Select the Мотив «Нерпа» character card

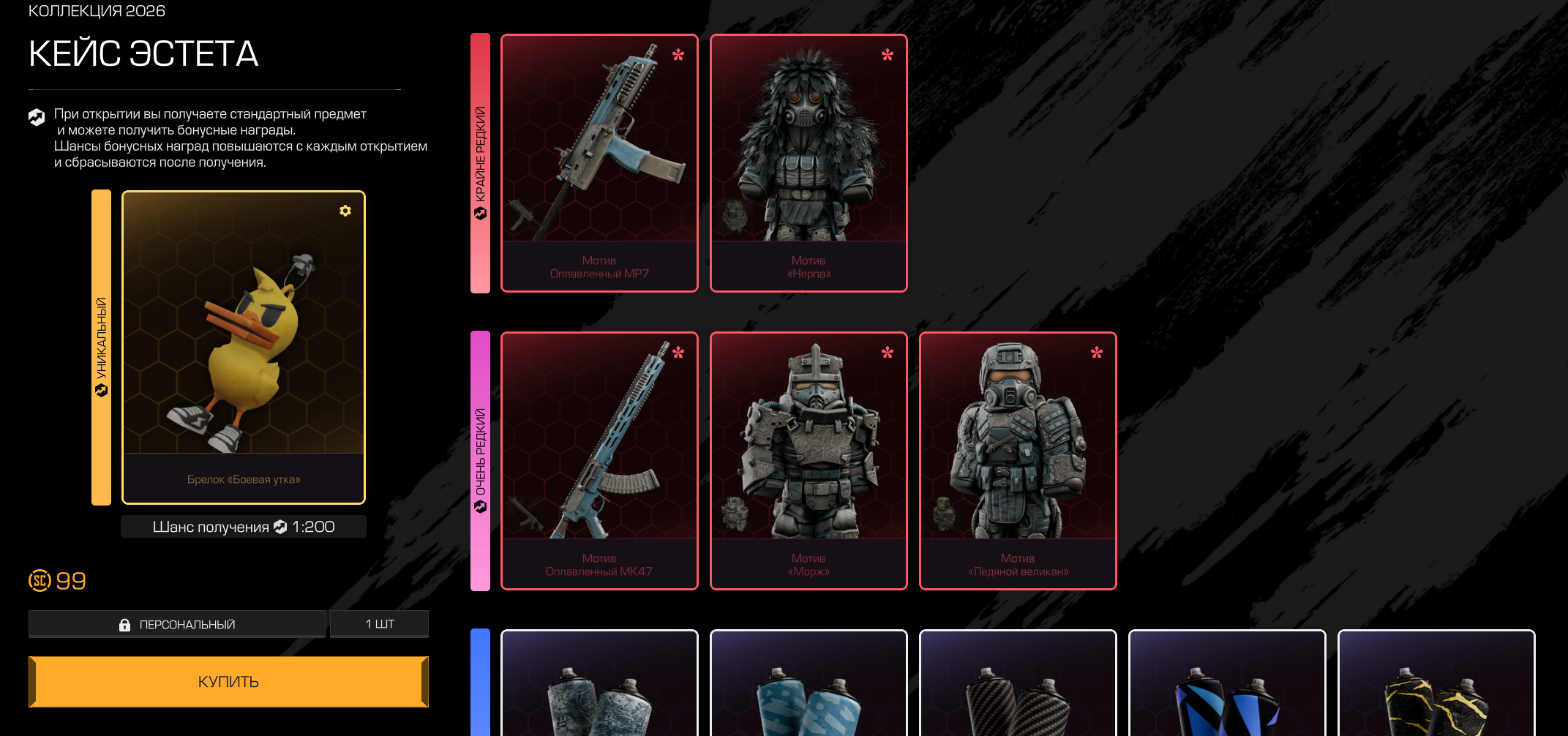[809, 163]
